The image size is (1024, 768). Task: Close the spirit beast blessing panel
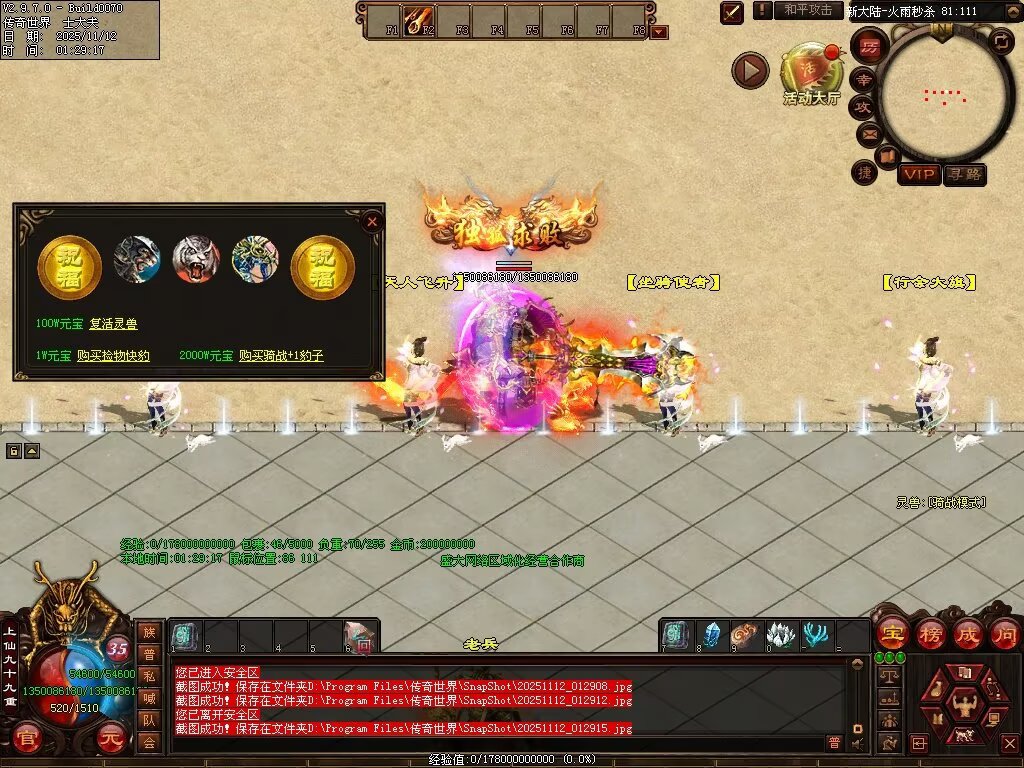372,222
